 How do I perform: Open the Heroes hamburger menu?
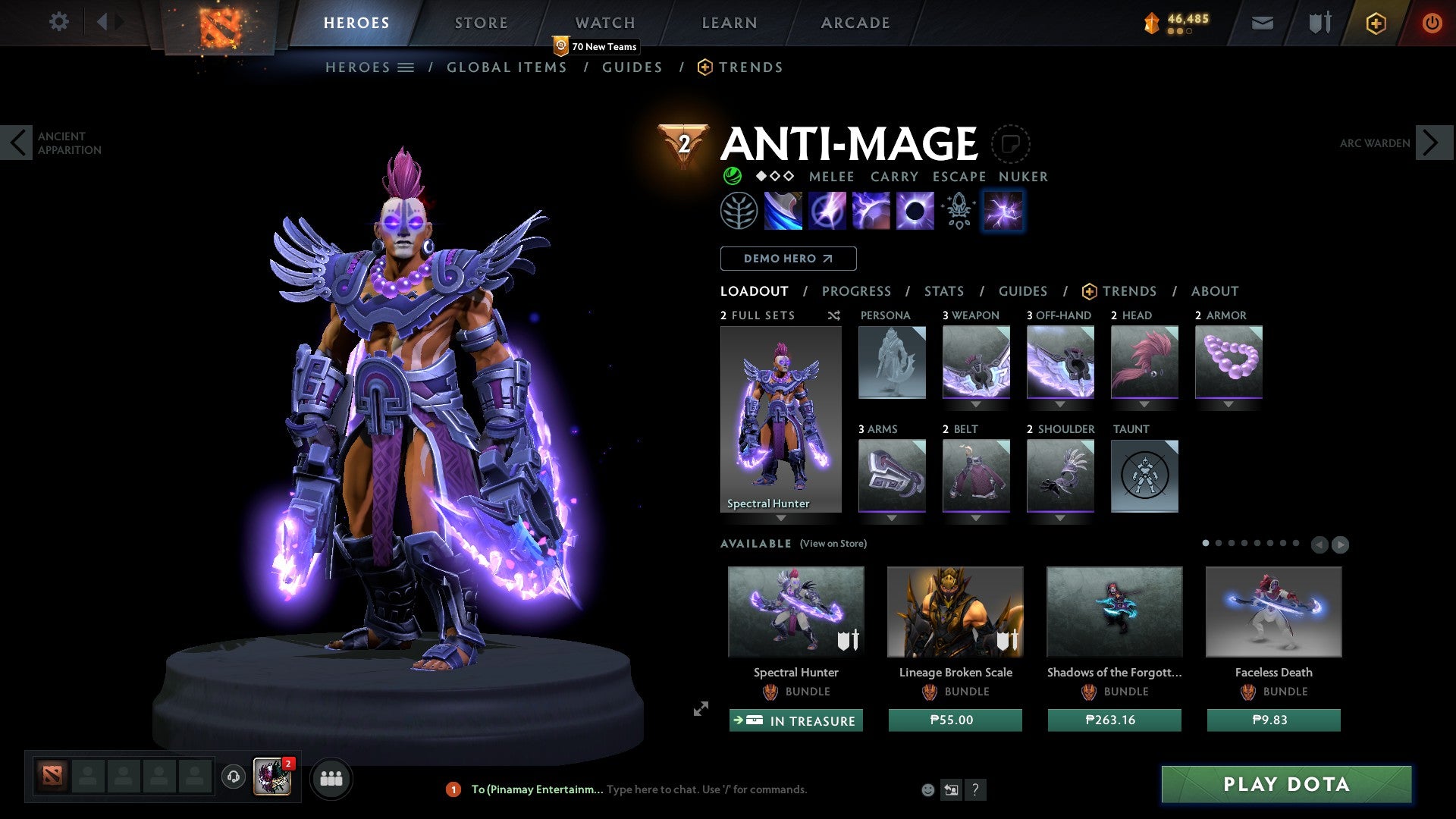pos(406,67)
